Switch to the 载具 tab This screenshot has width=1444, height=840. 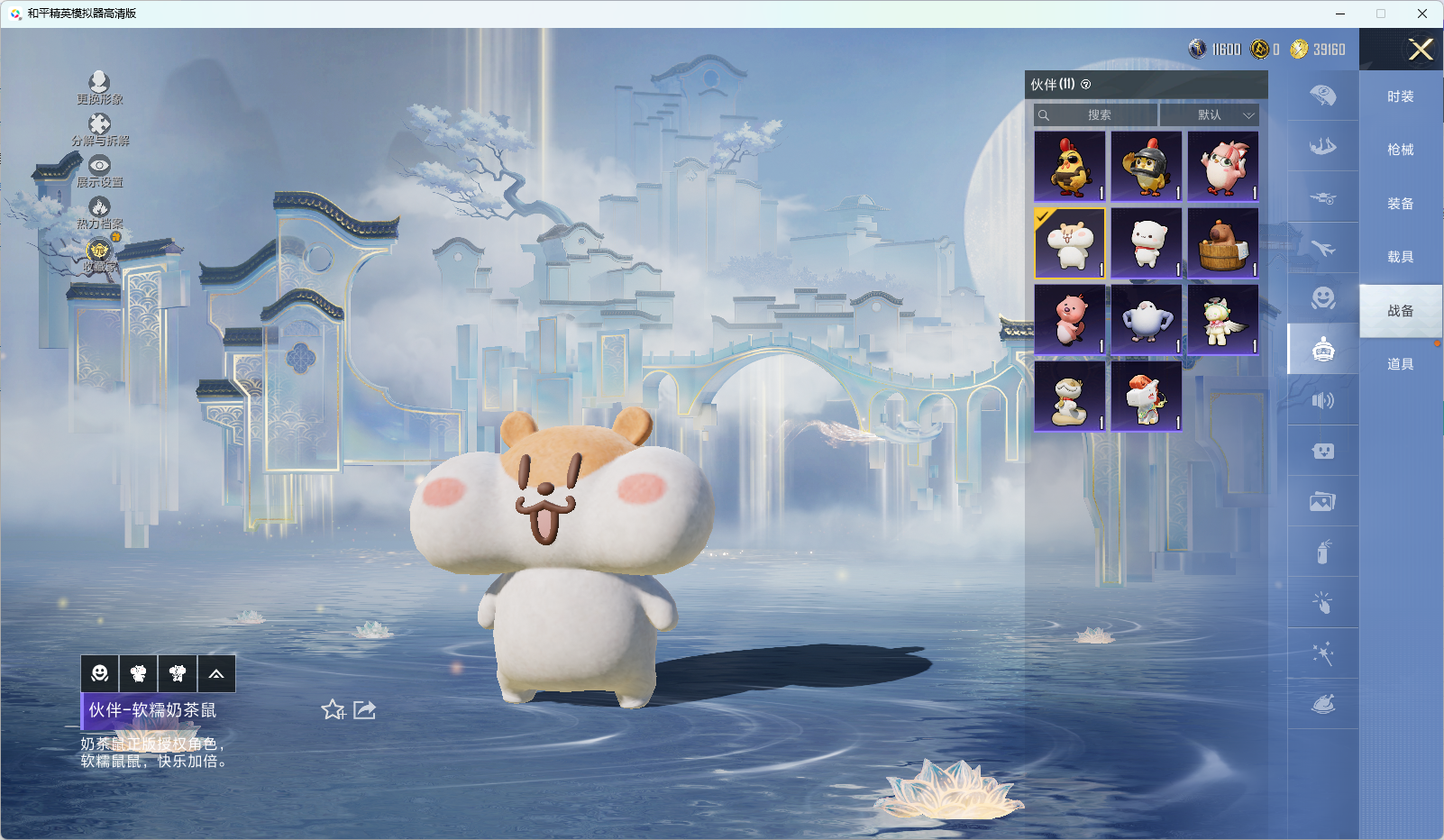[x=1400, y=257]
